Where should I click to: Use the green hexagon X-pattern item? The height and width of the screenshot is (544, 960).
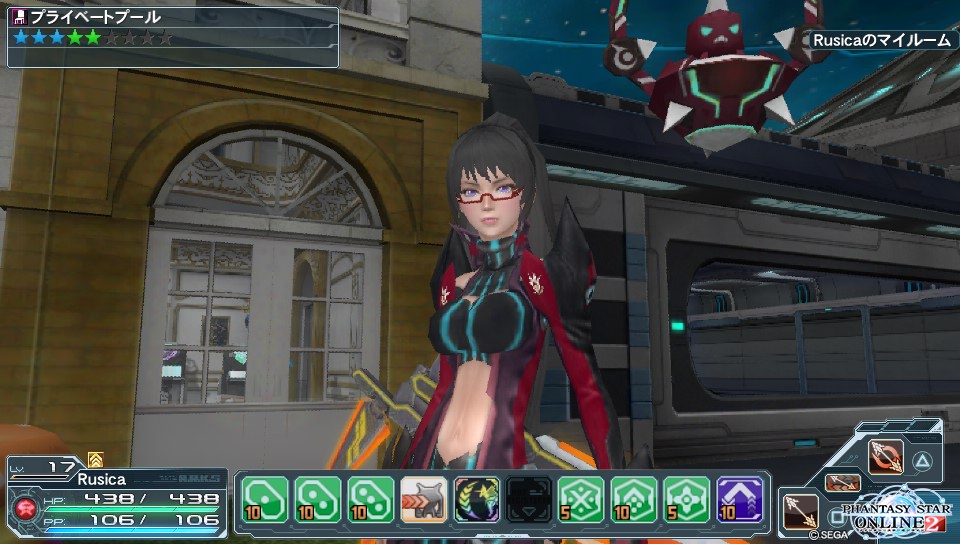(581, 498)
